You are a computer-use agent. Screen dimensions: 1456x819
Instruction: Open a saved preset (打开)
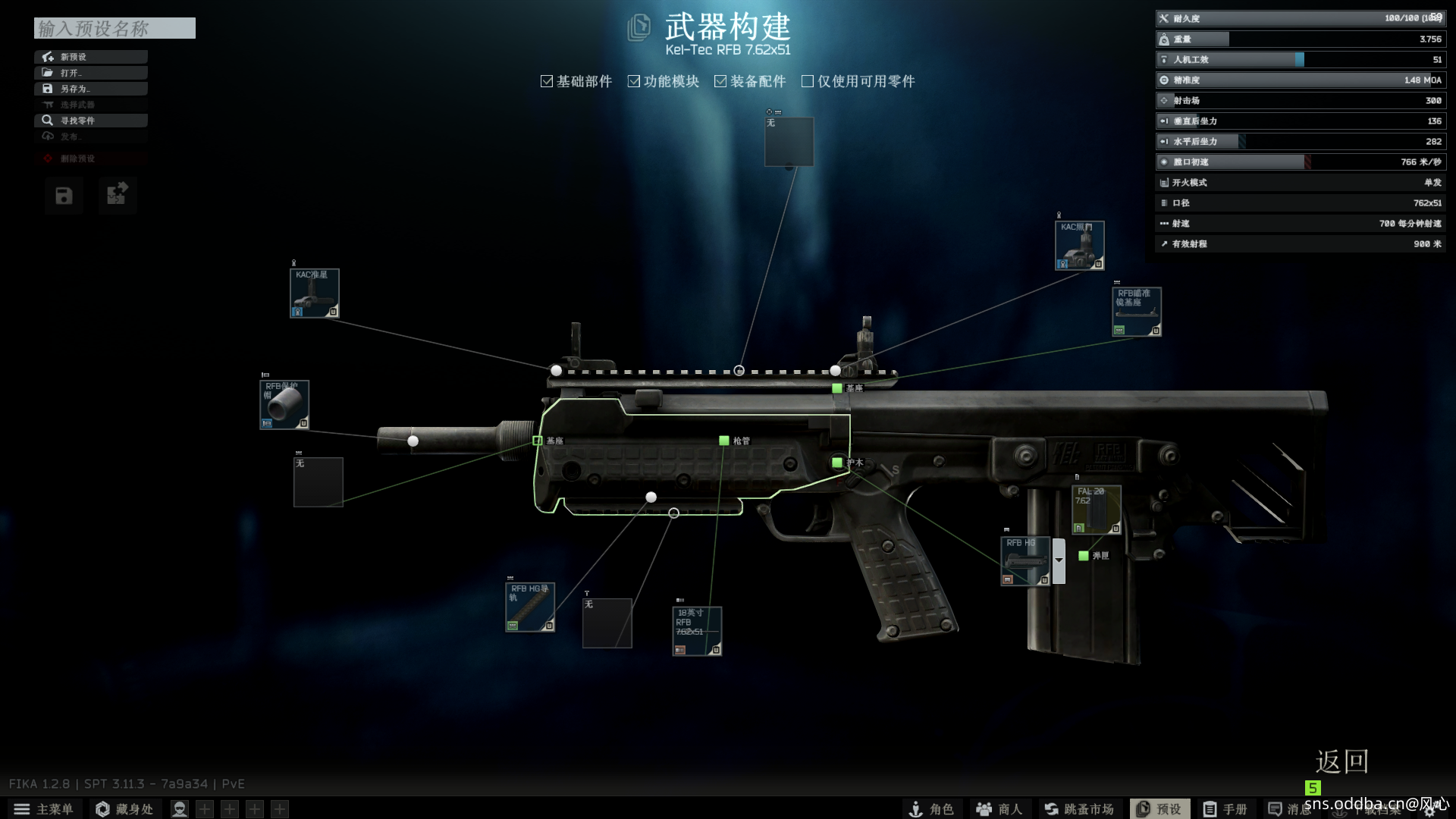pos(91,73)
